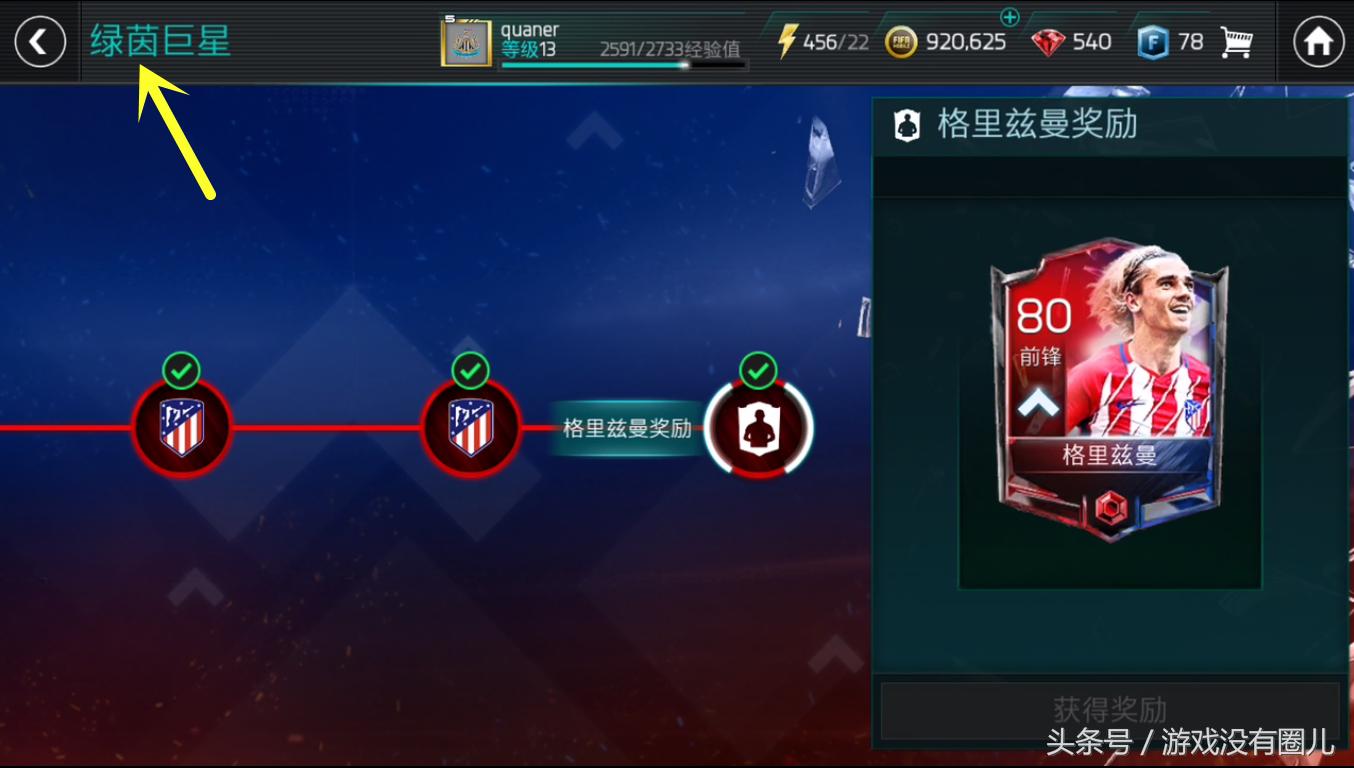The height and width of the screenshot is (768, 1354).
Task: Tap the lightning stamina icon
Action: 787,40
